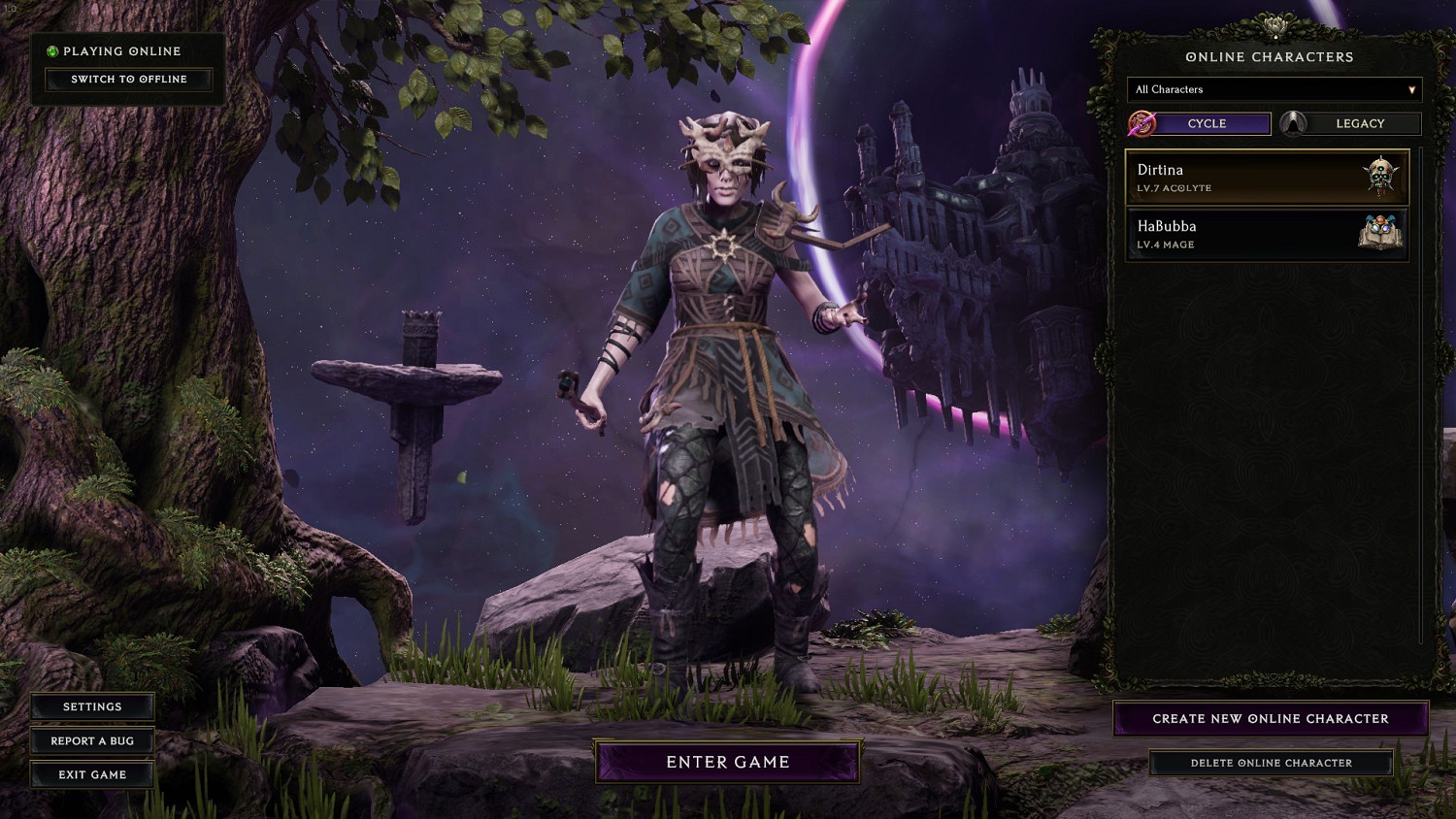Create a new online character
This screenshot has height=819, width=1456.
click(1270, 719)
